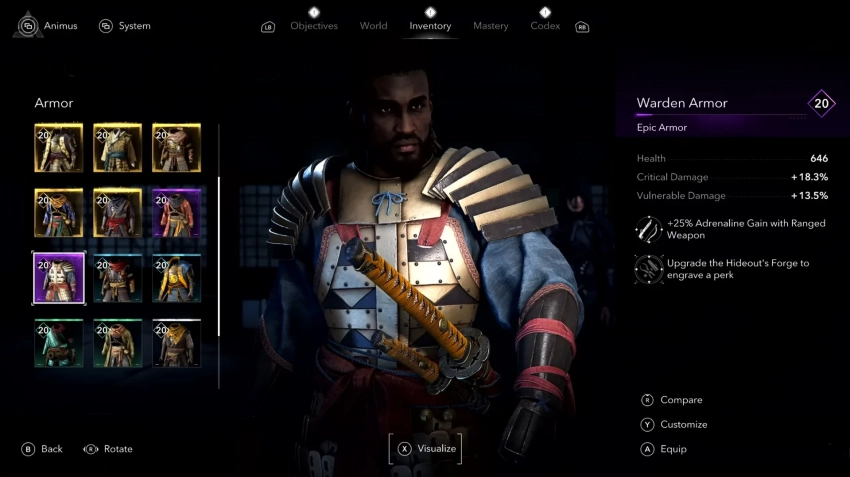Go to the Mastery tab
Screen dimensions: 850x477
tap(491, 26)
